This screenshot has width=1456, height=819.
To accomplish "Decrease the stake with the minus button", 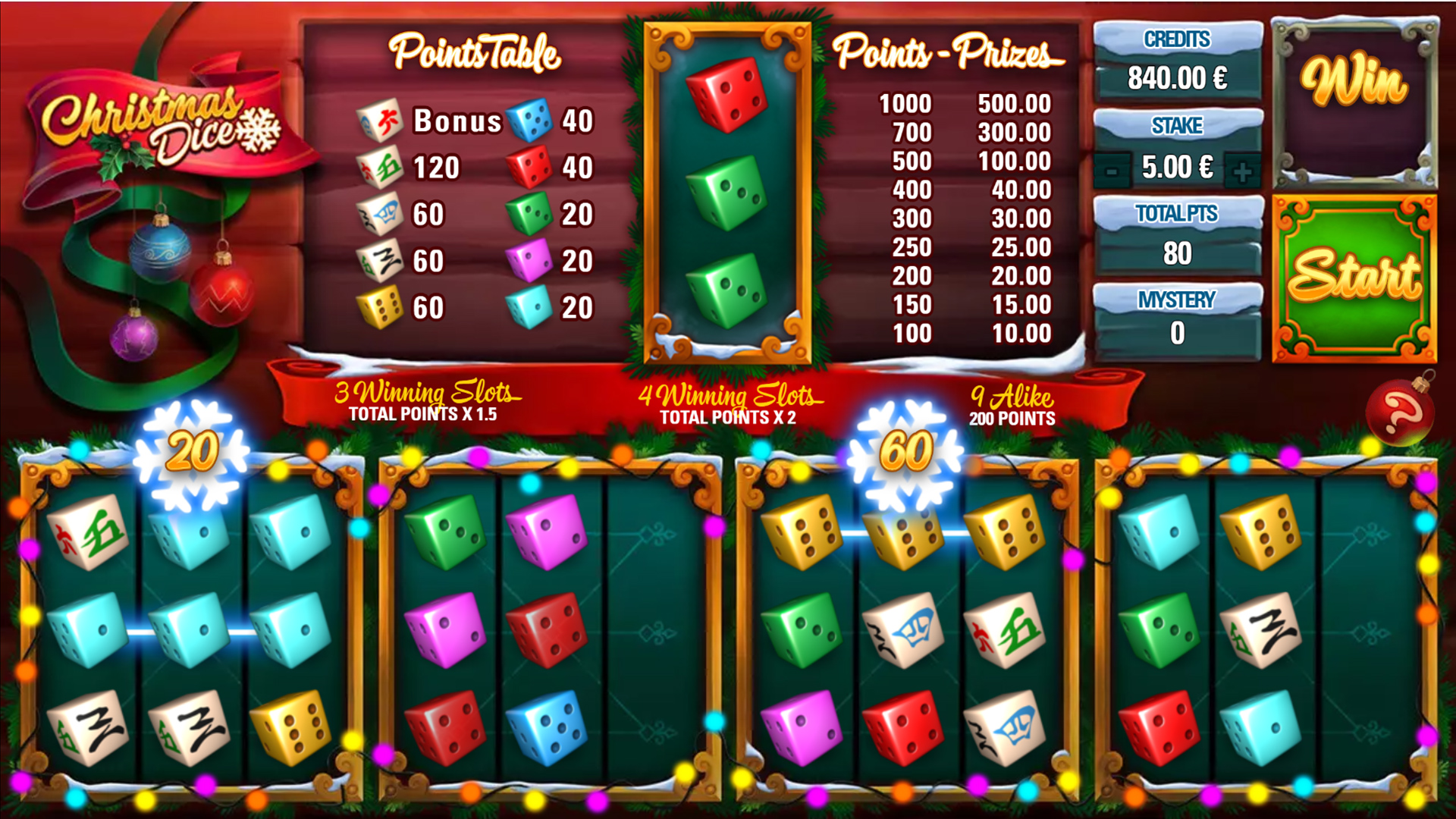I will click(x=1111, y=171).
